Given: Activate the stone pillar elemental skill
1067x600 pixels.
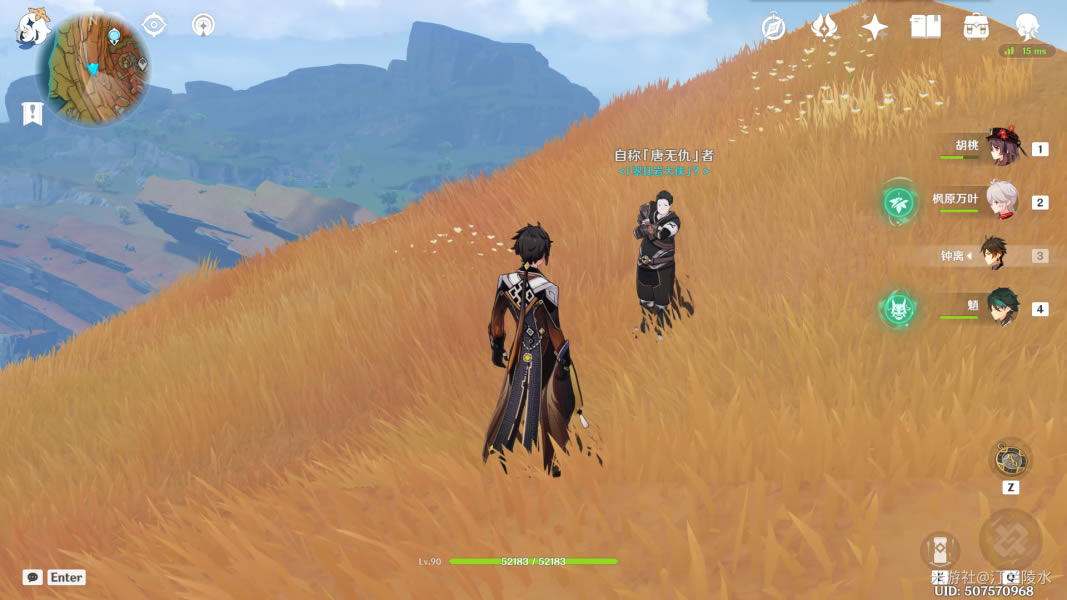Looking at the screenshot, I should [939, 551].
